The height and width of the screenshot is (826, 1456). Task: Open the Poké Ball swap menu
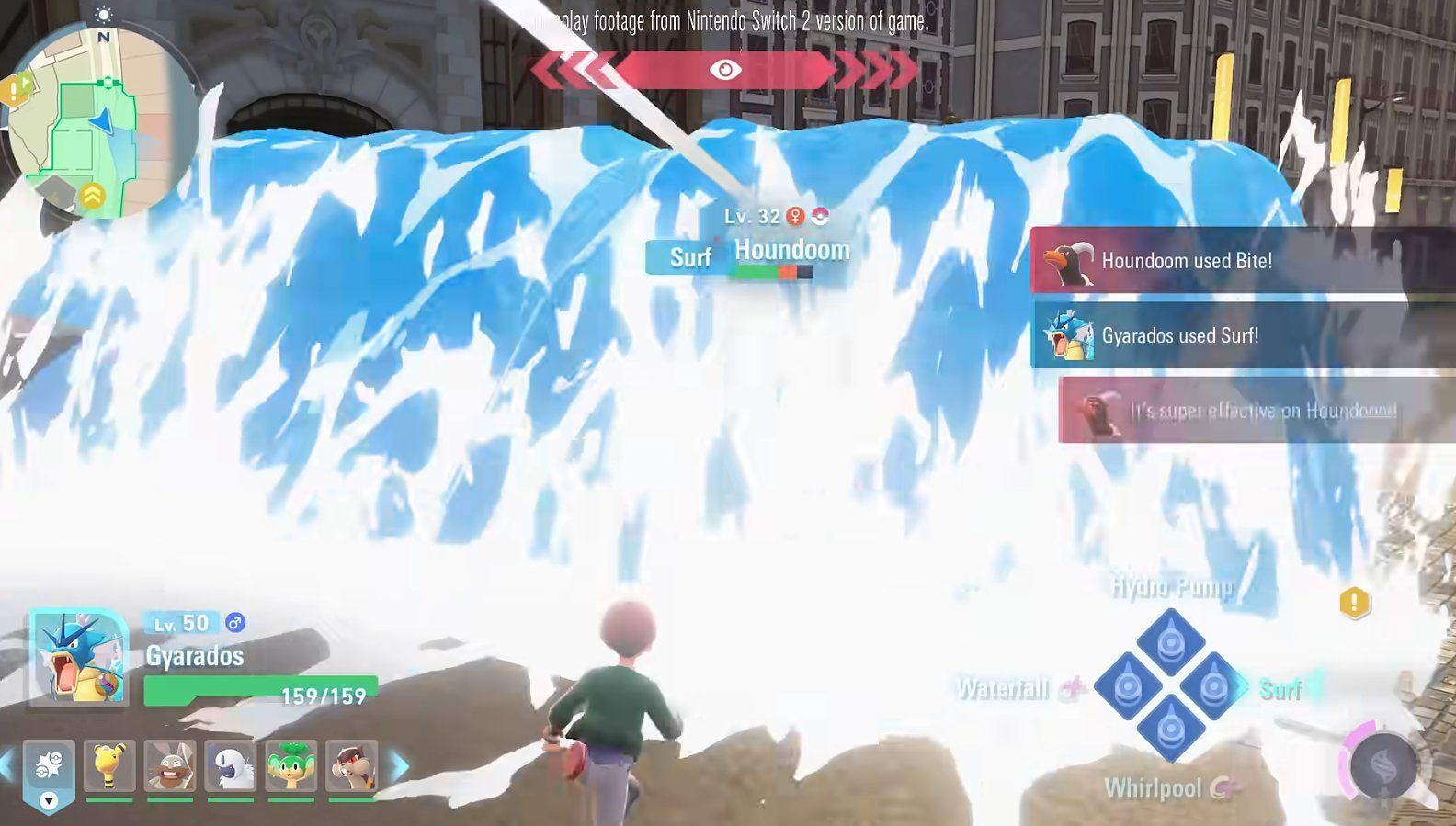pos(49,770)
